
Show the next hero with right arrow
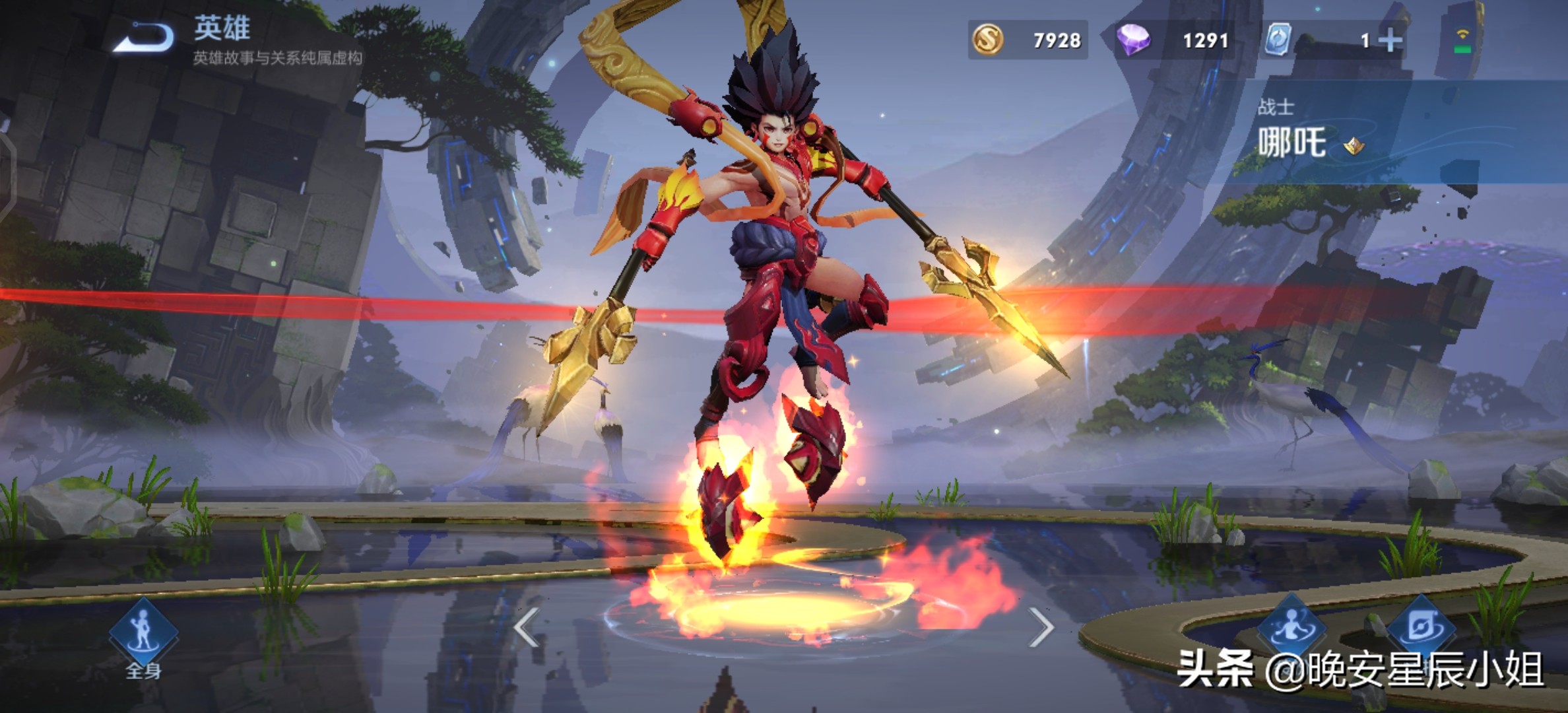coord(1041,627)
